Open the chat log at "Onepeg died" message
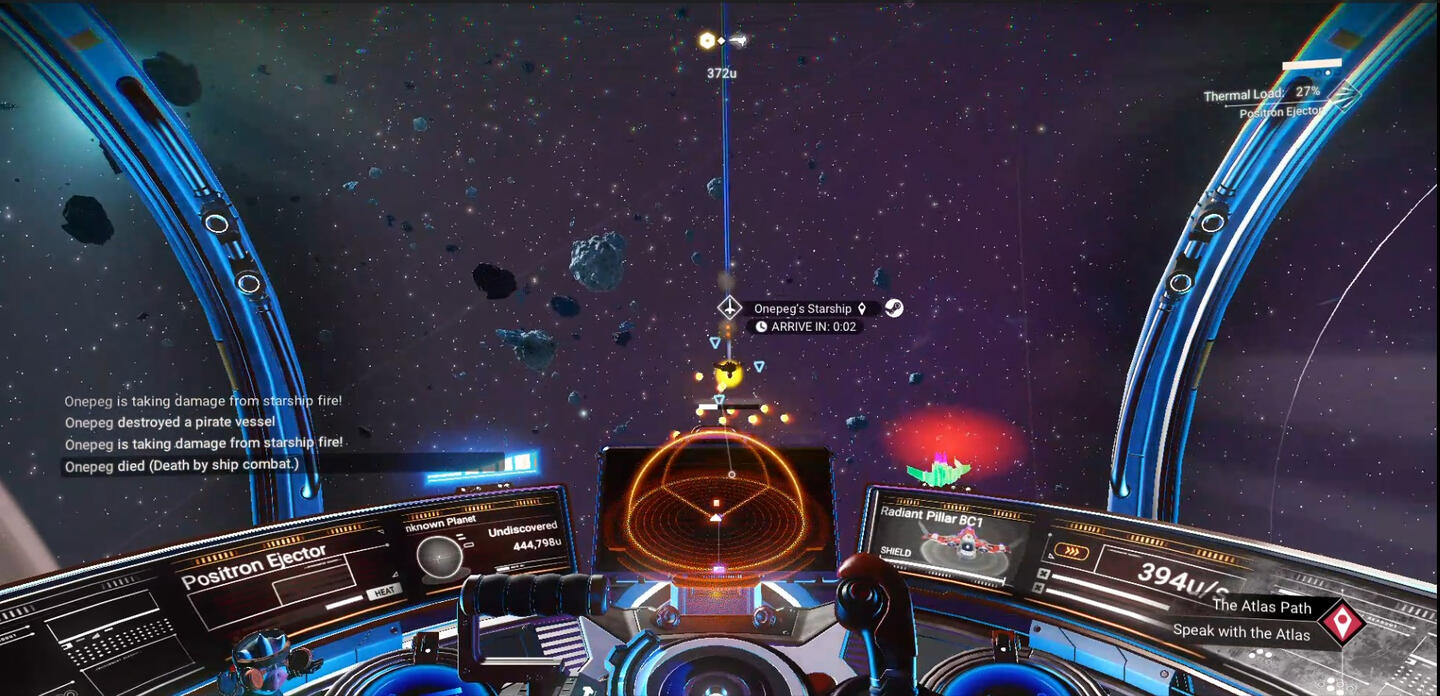1440x696 pixels. point(181,466)
